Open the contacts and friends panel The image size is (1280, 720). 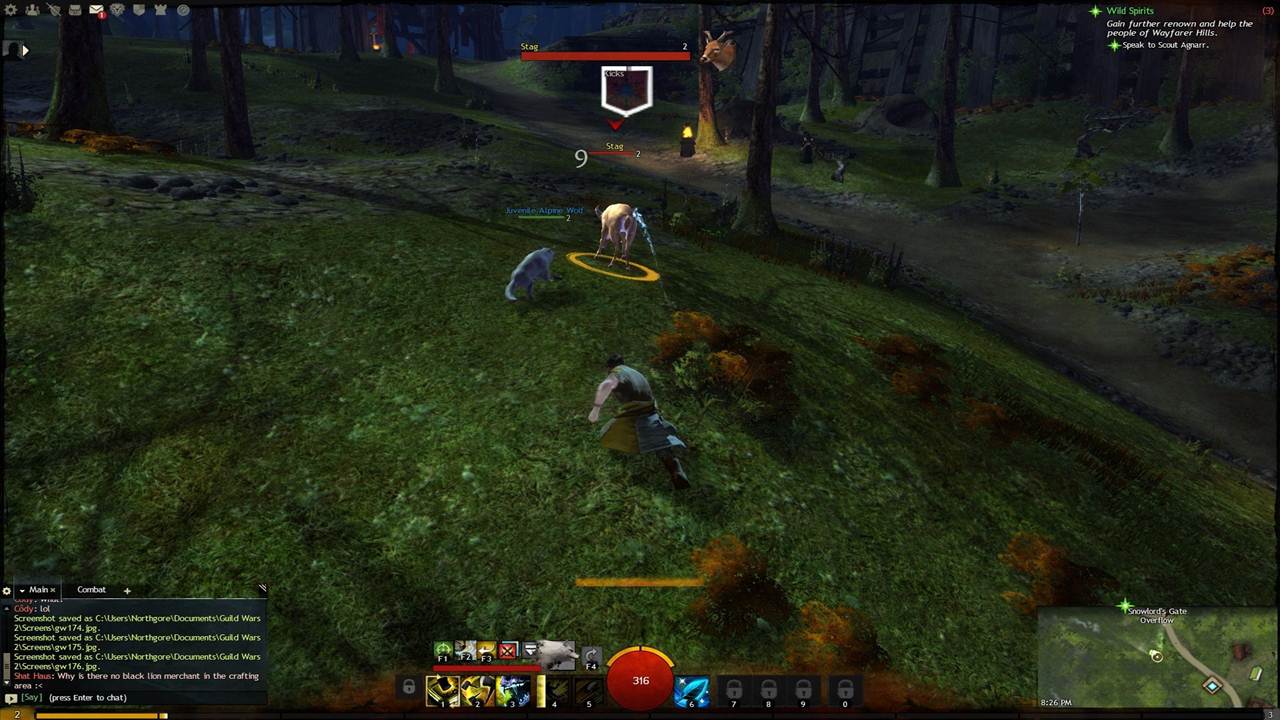(x=32, y=10)
